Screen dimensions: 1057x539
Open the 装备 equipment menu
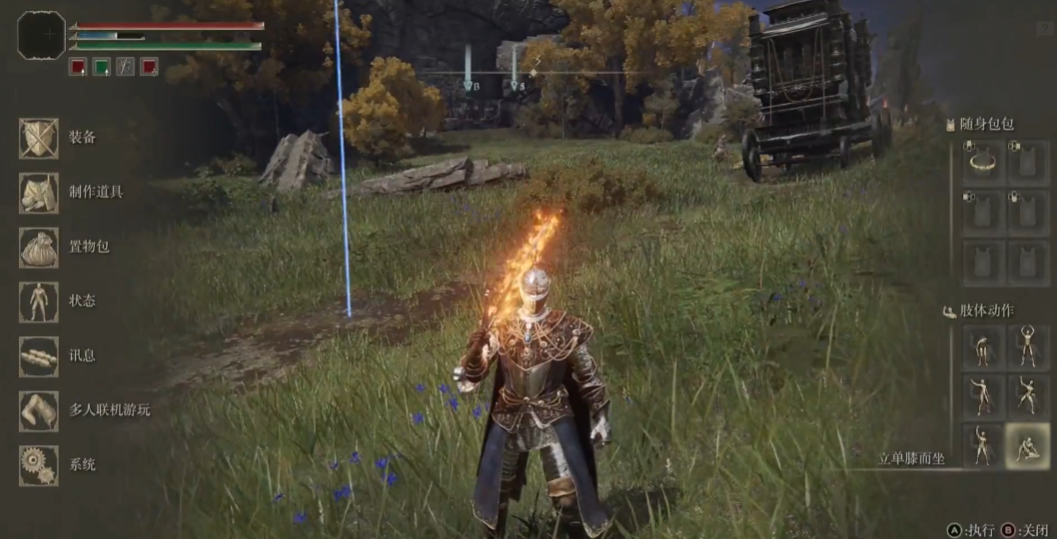point(40,138)
